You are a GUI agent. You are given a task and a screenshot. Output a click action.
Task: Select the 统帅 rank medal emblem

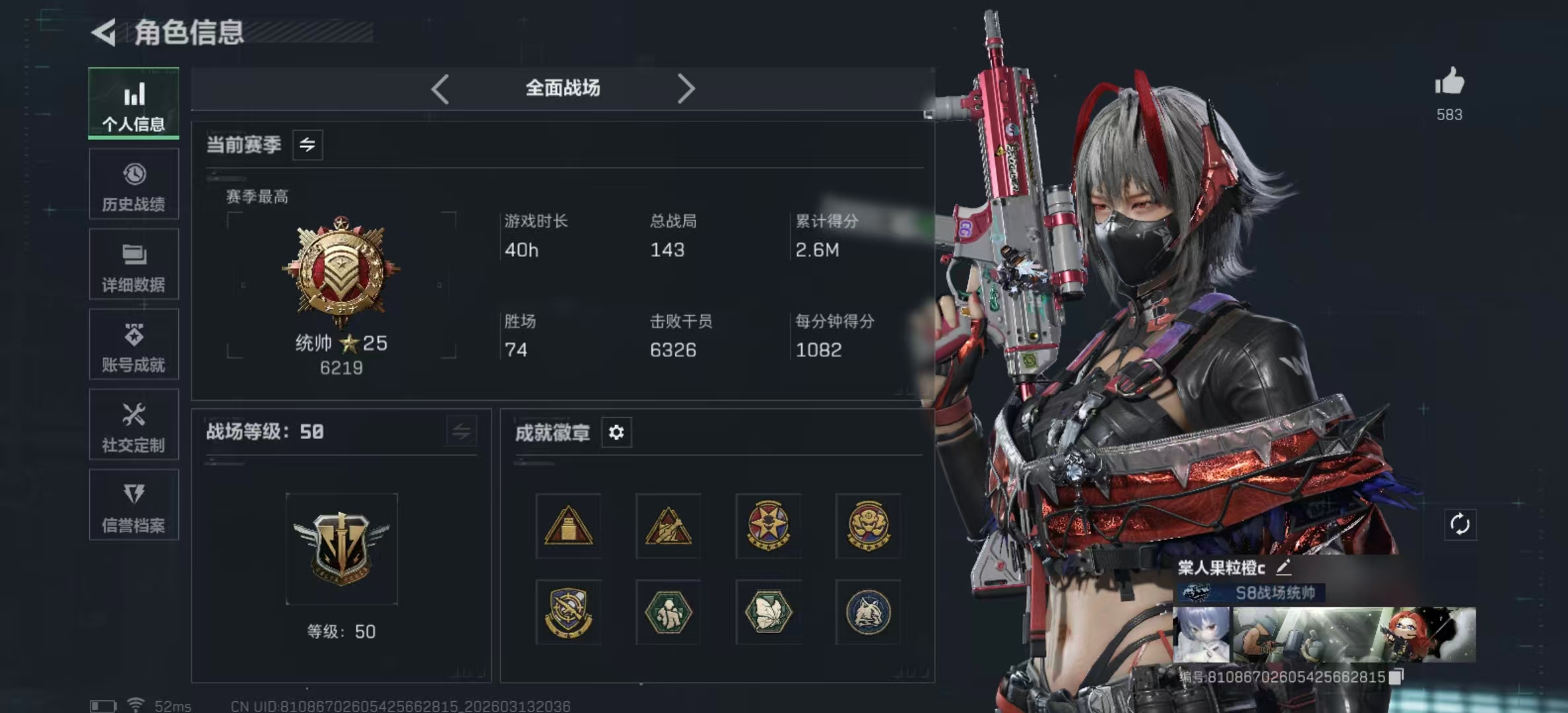click(341, 271)
